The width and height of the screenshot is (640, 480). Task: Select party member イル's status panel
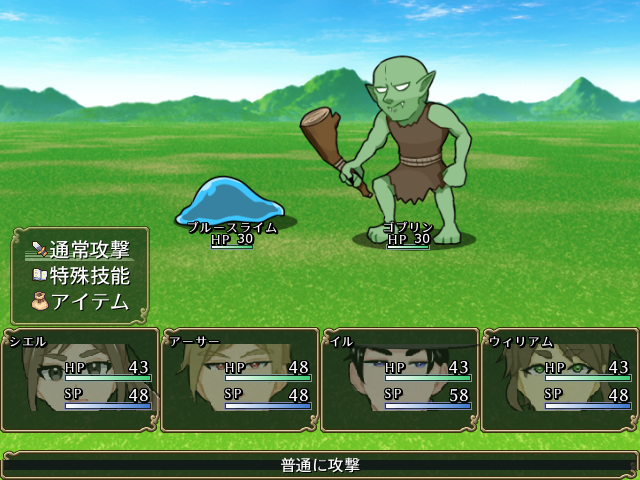tap(399, 381)
